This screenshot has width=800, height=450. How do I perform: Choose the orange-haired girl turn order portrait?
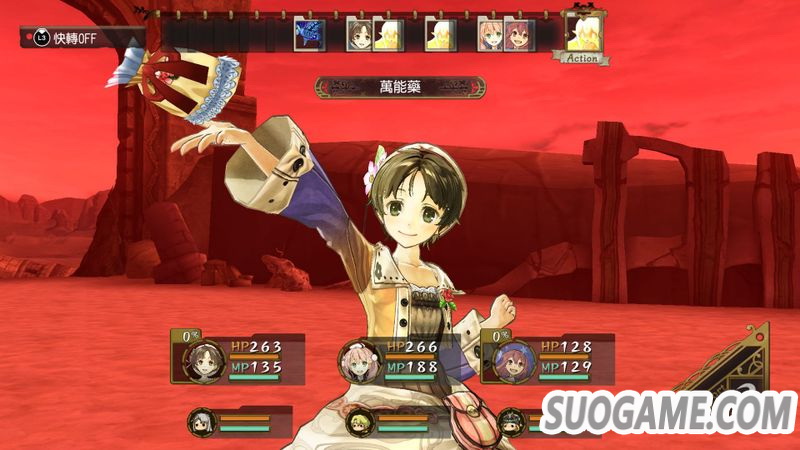(x=491, y=35)
